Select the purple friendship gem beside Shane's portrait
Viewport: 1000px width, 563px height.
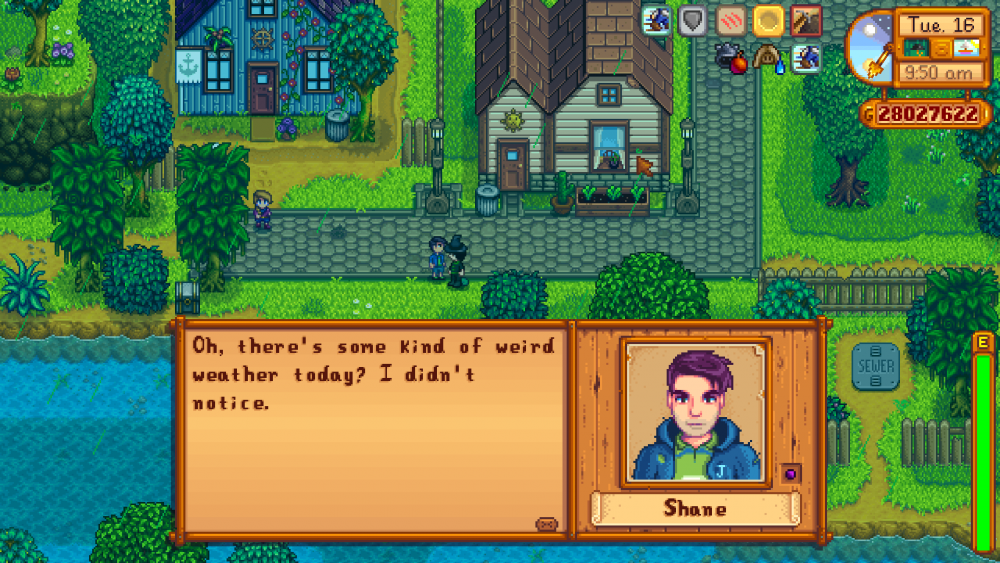(790, 473)
